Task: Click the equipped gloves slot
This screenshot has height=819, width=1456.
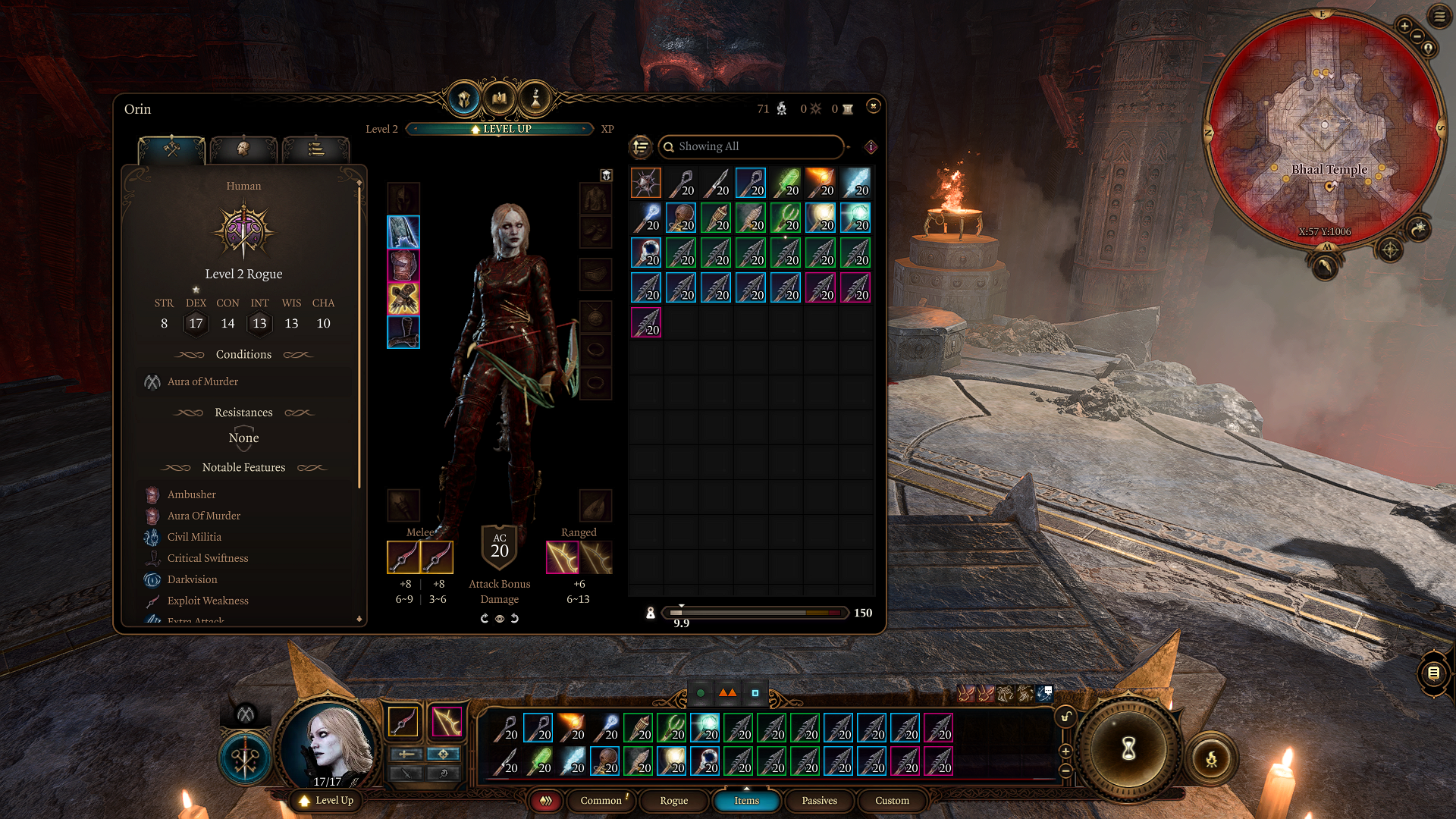Action: [x=403, y=299]
